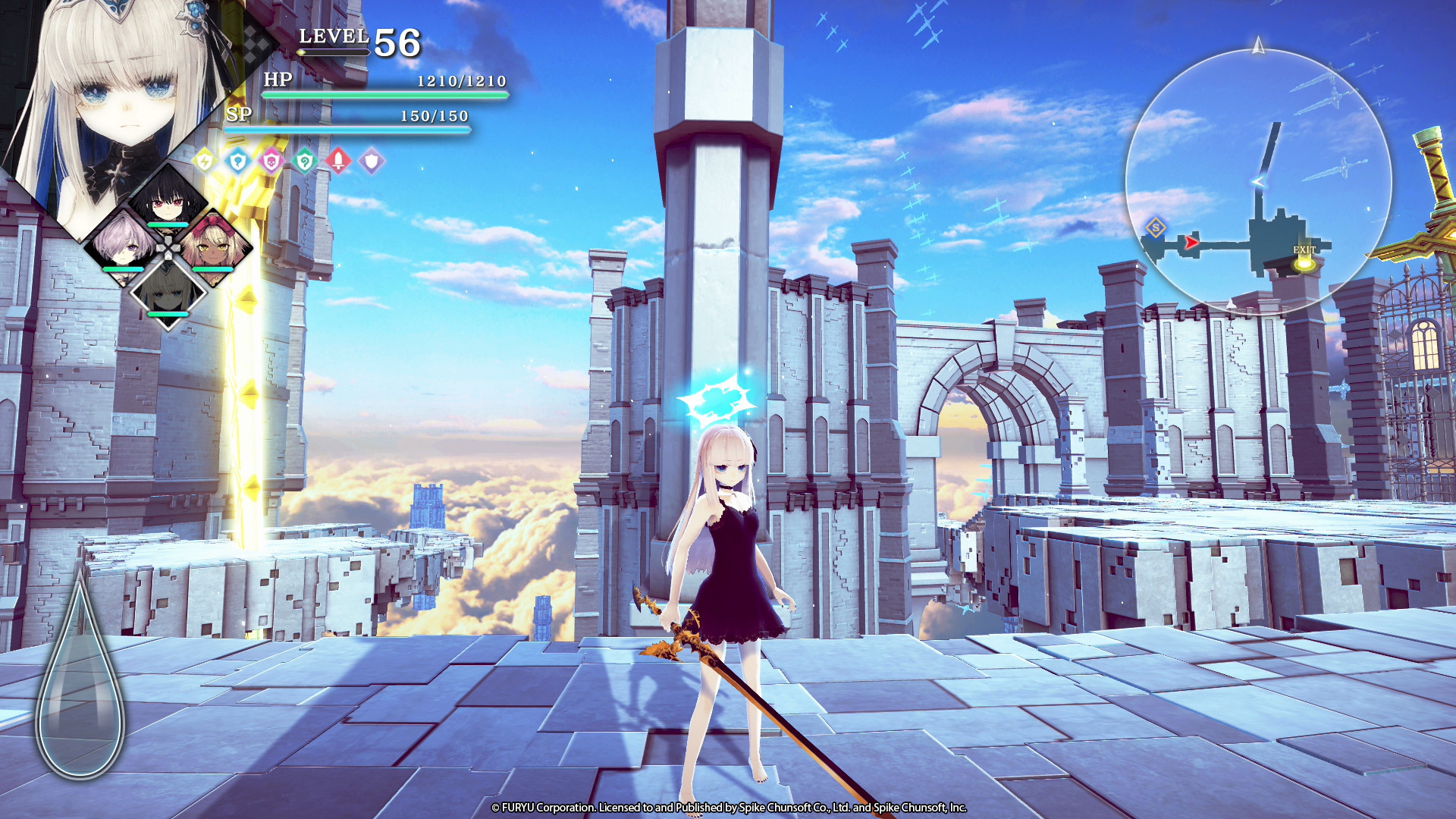Click the red player arrow on the minimap

(x=1191, y=243)
